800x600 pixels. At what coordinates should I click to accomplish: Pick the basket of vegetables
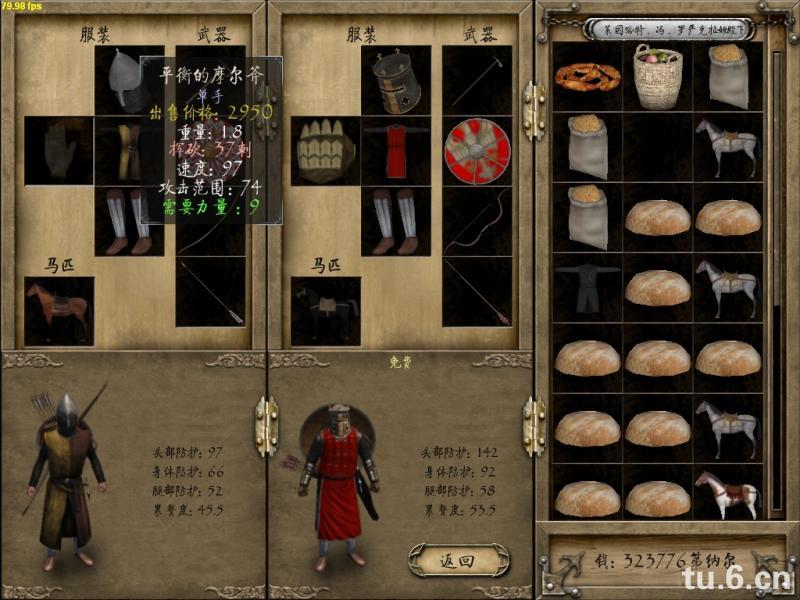point(657,76)
